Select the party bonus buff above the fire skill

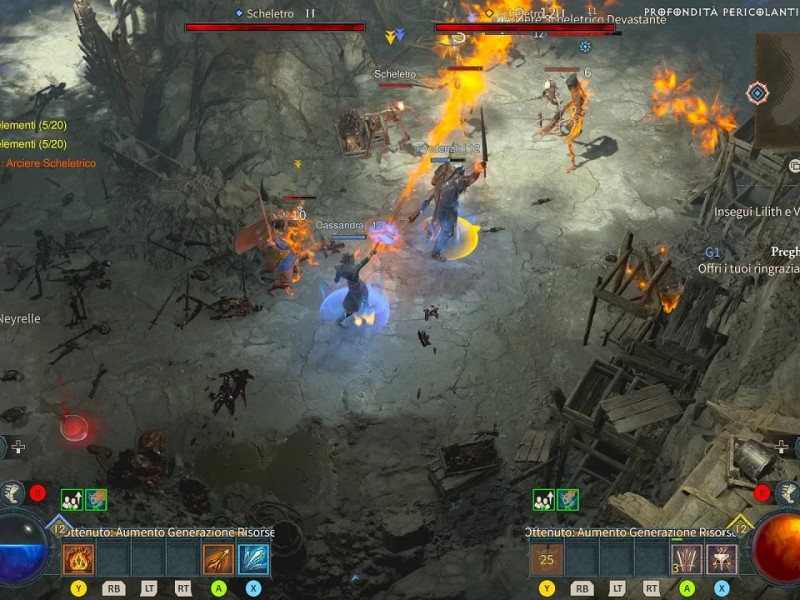point(71,499)
